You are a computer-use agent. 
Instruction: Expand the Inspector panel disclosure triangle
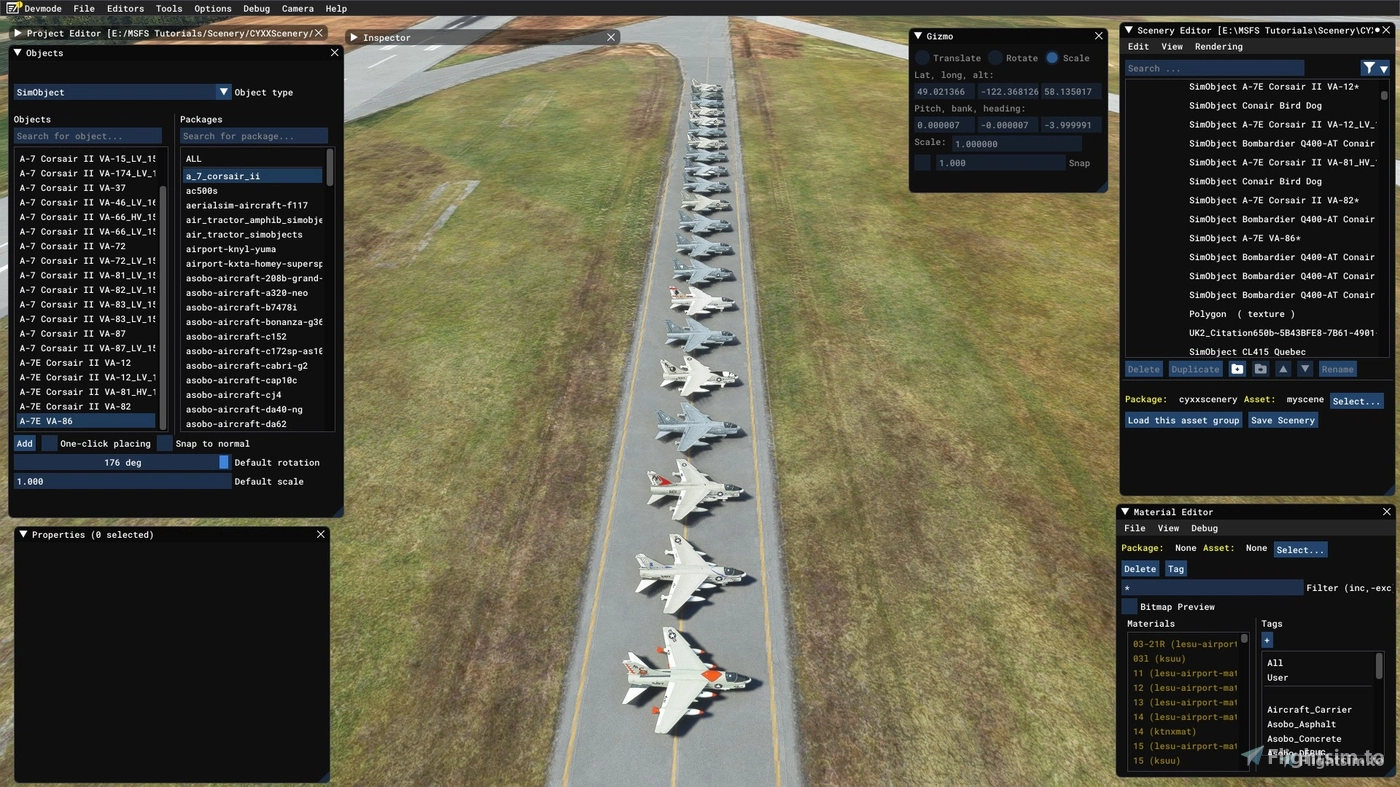[x=355, y=37]
